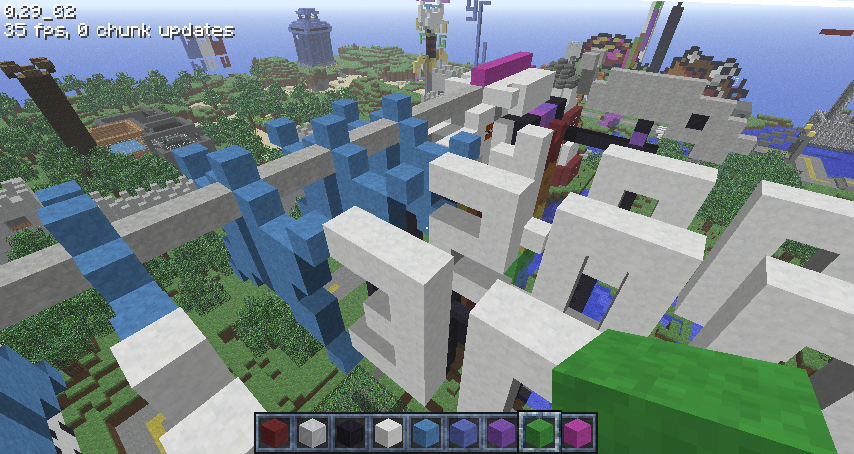Viewport: 854px width, 454px height.
Task: Pick the dark blue wool slot
Action: 462,433
